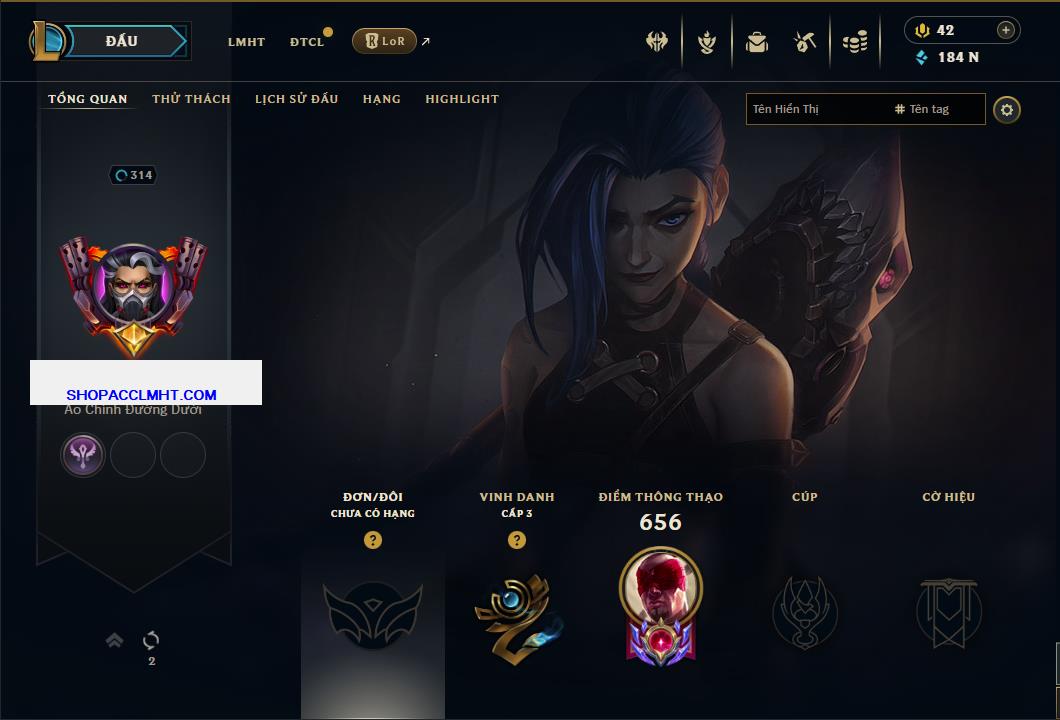Switch to the TỔNG QUAN tab
The height and width of the screenshot is (720, 1060).
[x=88, y=99]
